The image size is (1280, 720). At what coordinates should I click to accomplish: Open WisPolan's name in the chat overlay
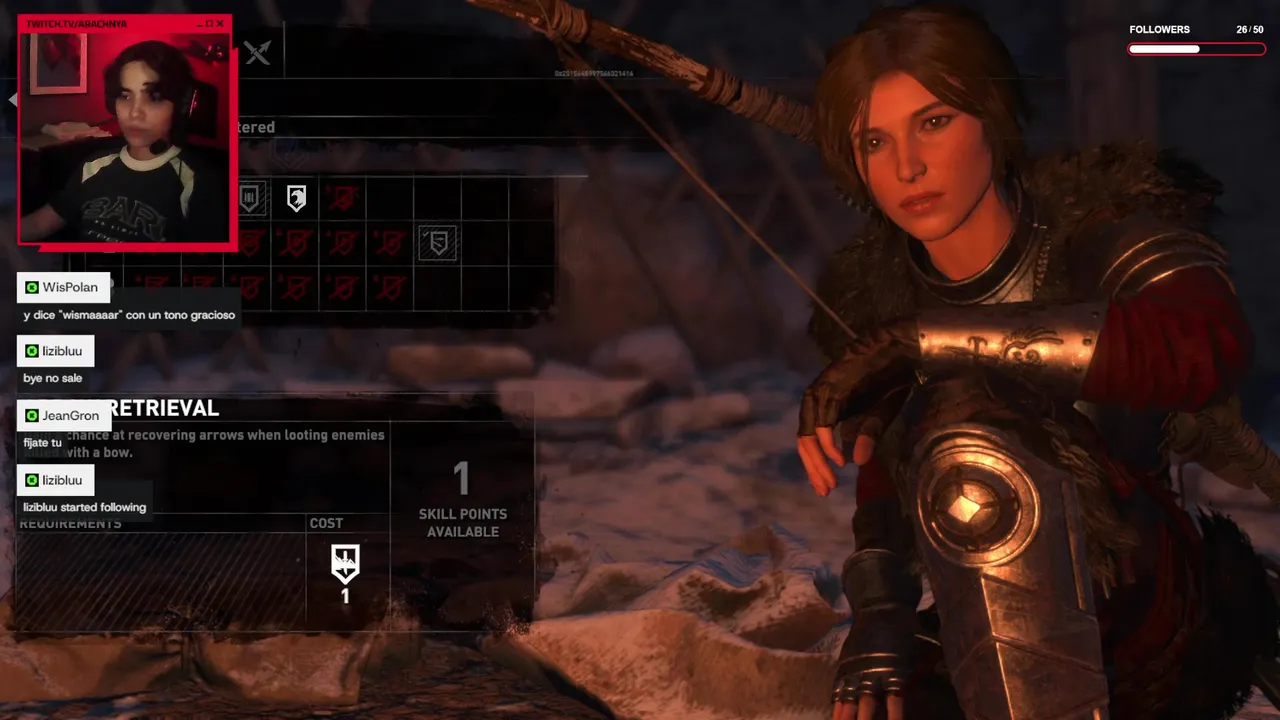pyautogui.click(x=69, y=287)
